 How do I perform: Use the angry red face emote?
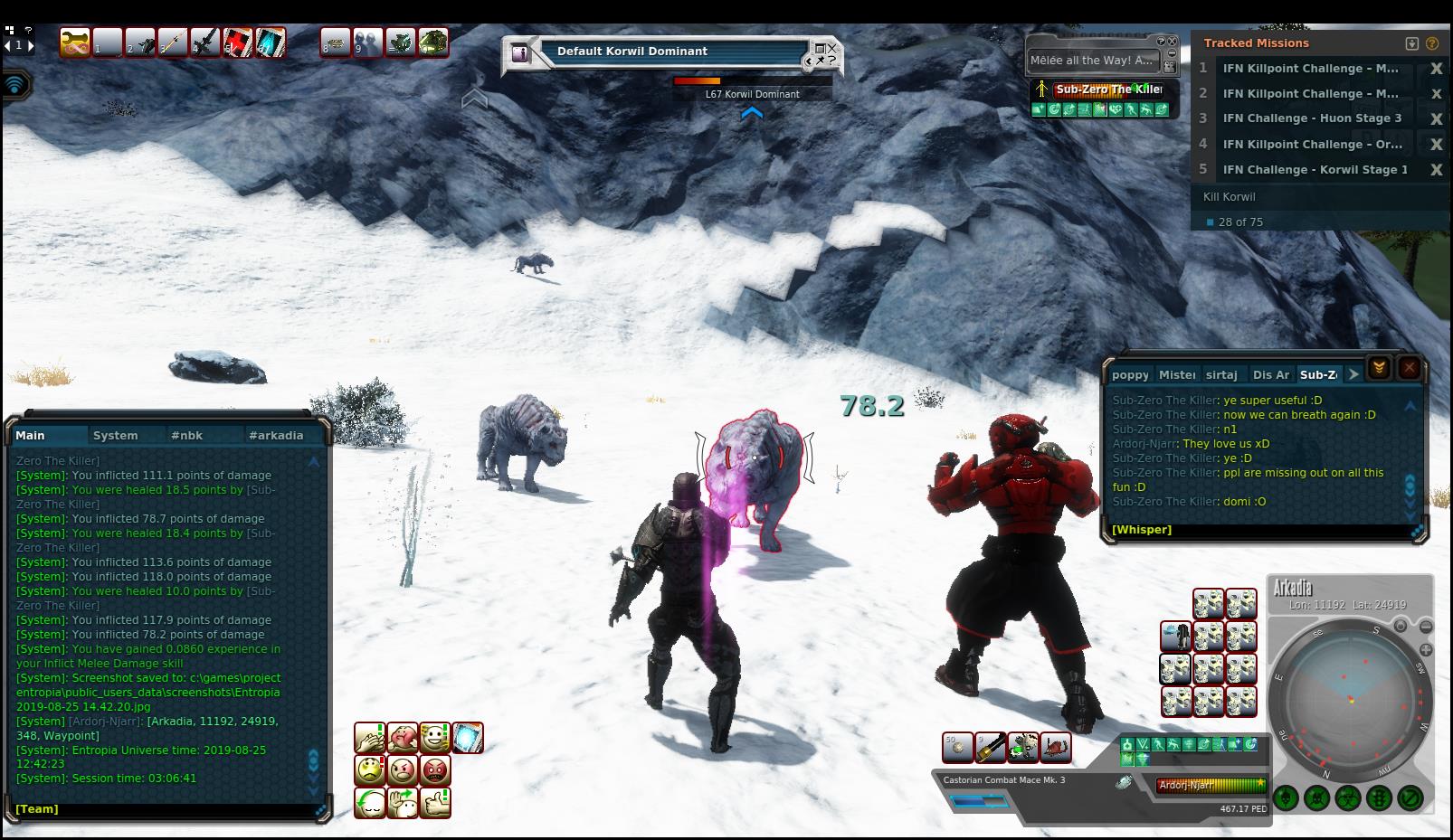pyautogui.click(x=435, y=770)
